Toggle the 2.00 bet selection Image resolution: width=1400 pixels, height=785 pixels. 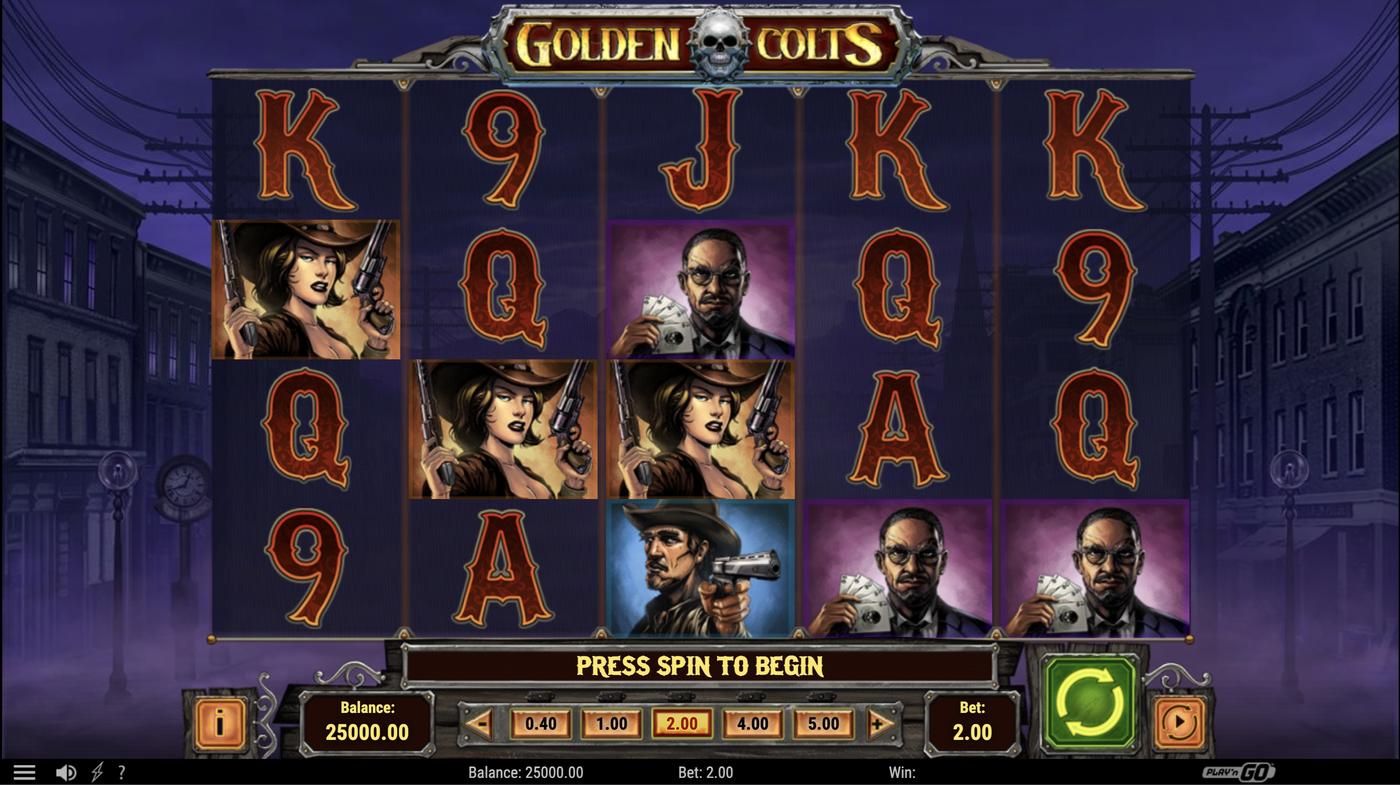[x=682, y=722]
